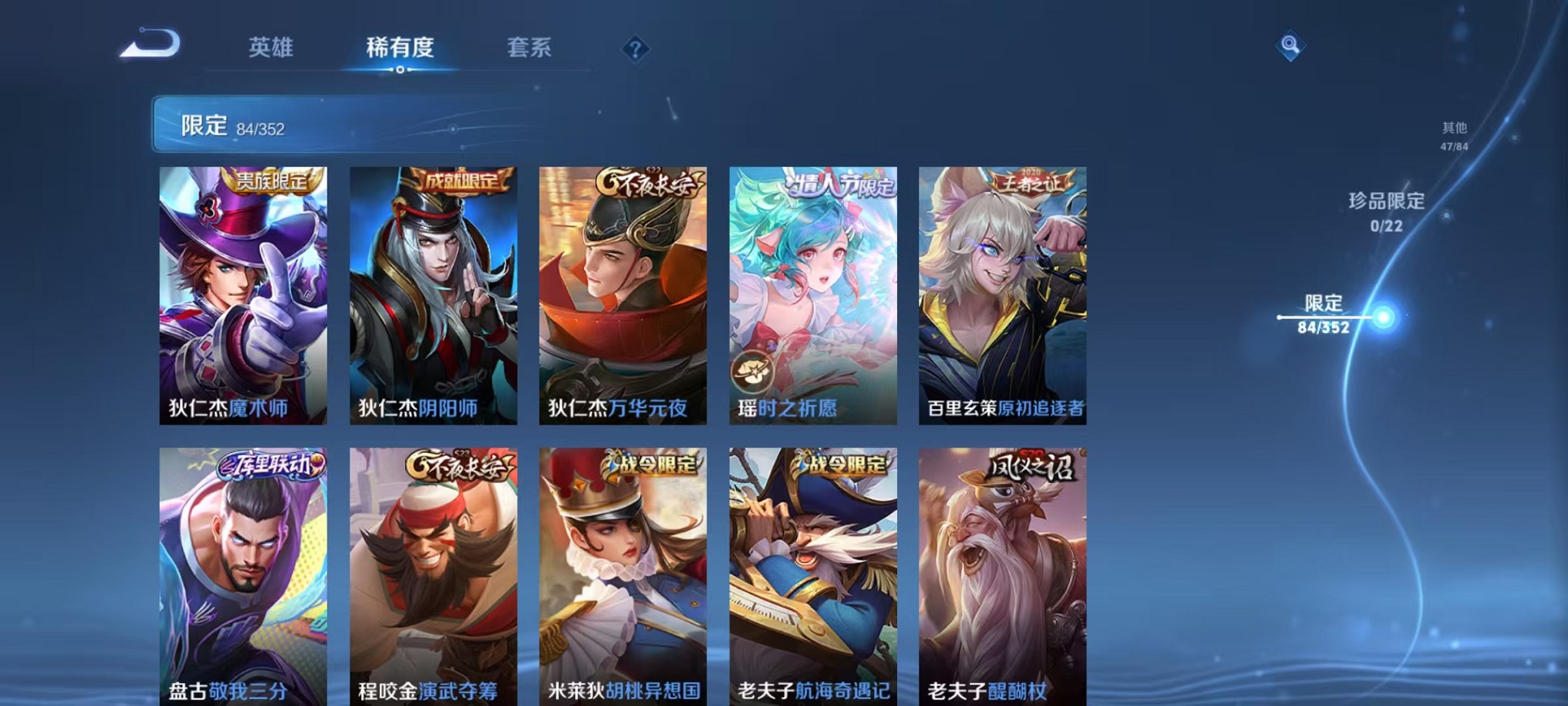The image size is (1568, 706).
Task: Switch to the 英雄 tab
Action: [269, 48]
